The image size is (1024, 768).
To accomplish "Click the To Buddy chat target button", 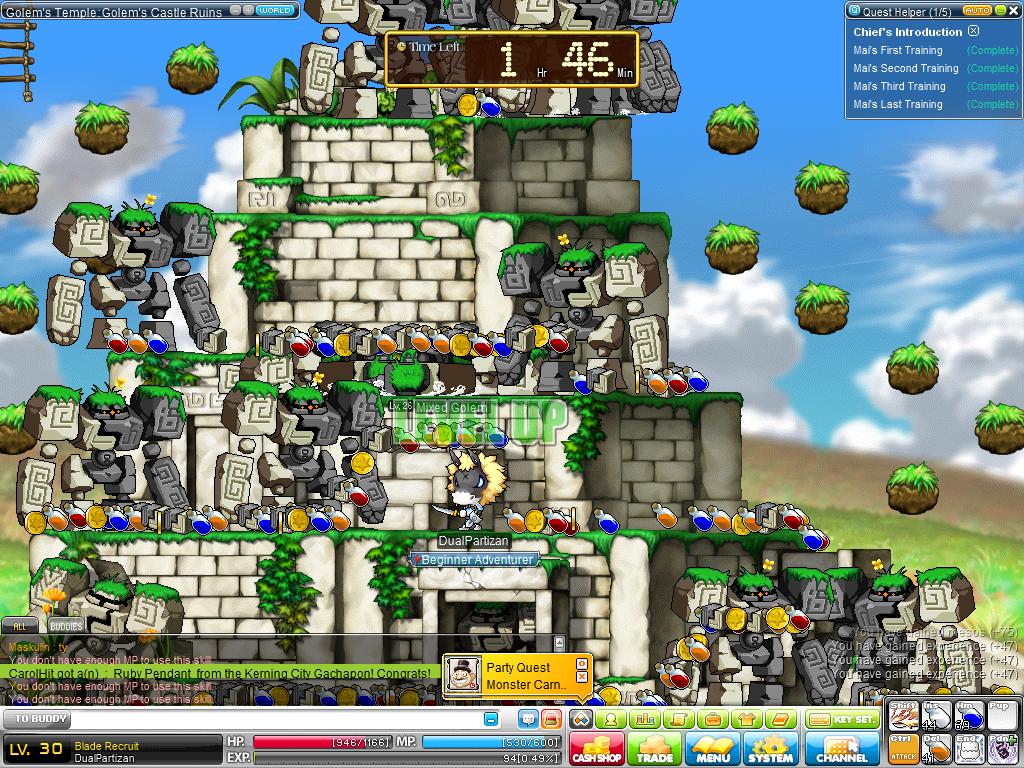I will [37, 719].
